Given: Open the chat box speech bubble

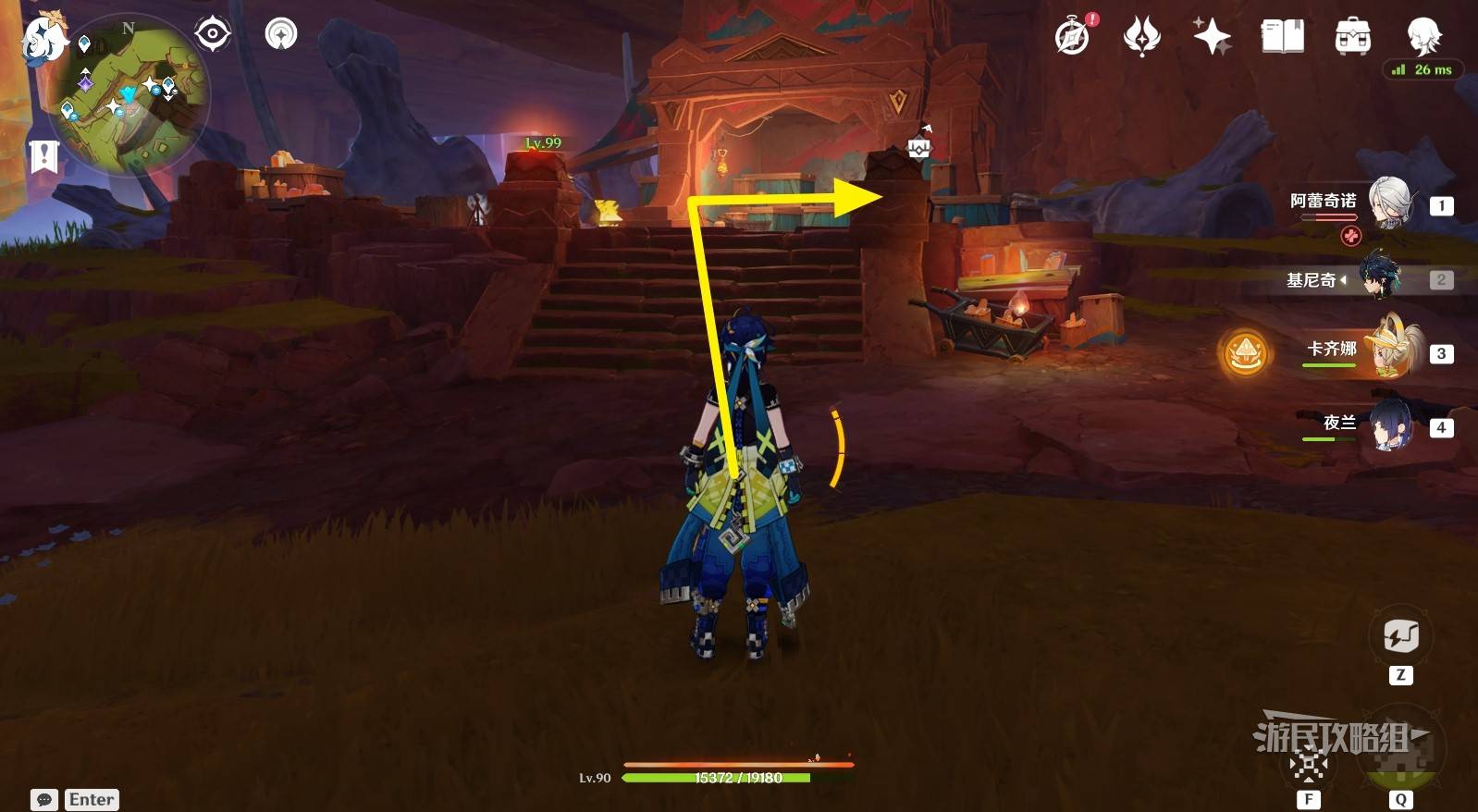Looking at the screenshot, I should [x=44, y=800].
